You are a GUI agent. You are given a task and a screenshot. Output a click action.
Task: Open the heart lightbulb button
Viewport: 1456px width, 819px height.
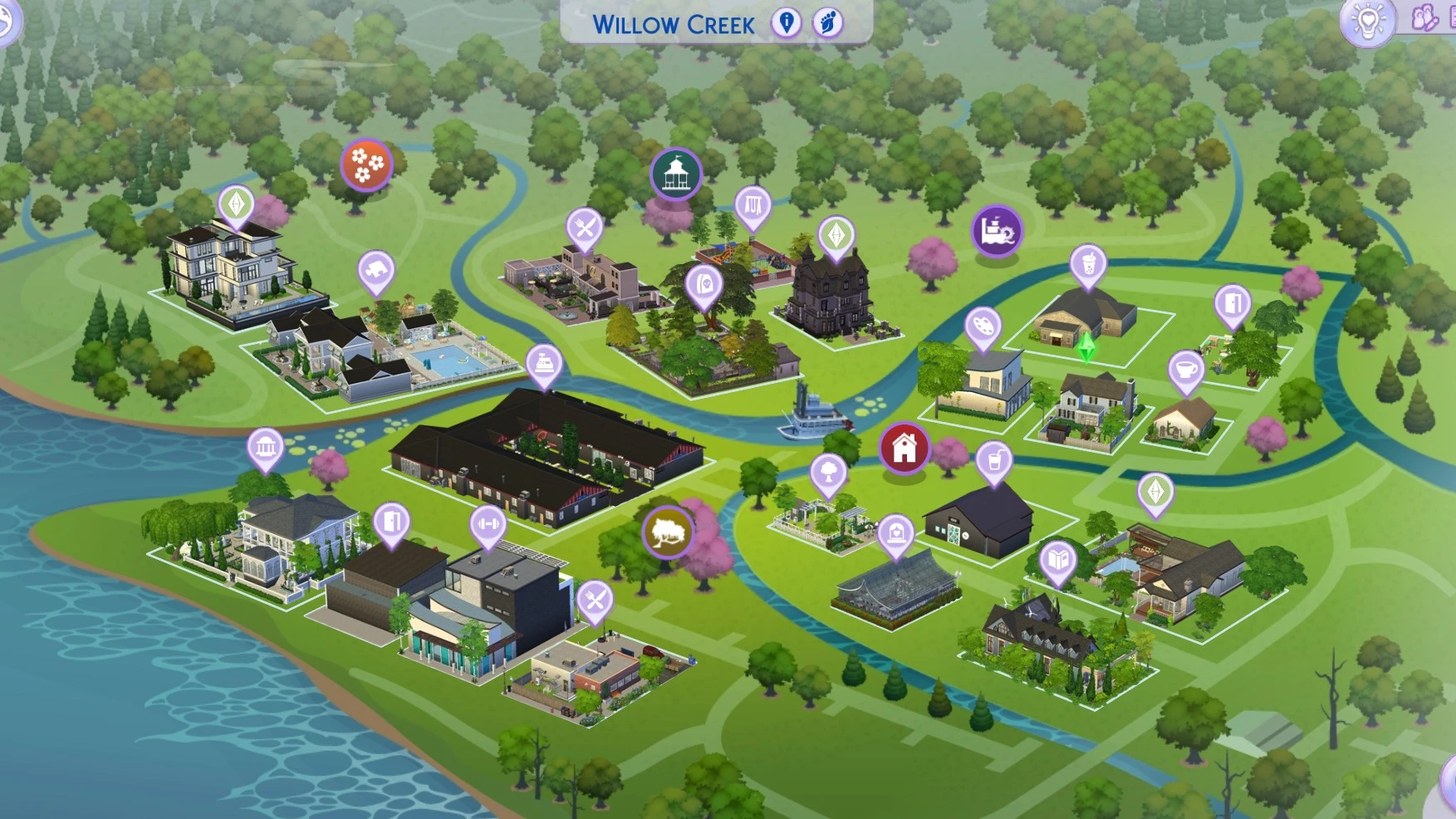click(x=1367, y=21)
